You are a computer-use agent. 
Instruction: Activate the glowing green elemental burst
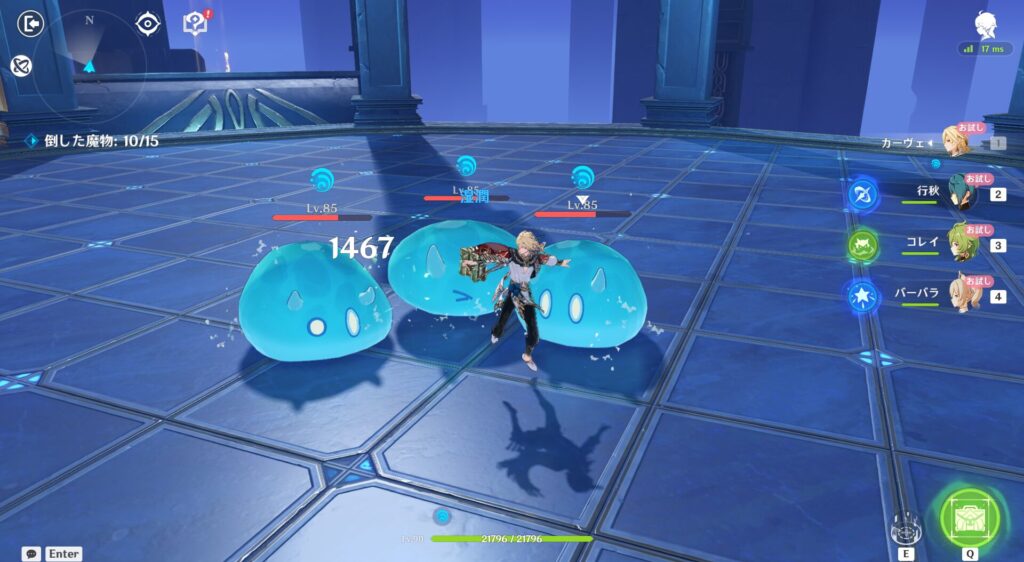[969, 515]
